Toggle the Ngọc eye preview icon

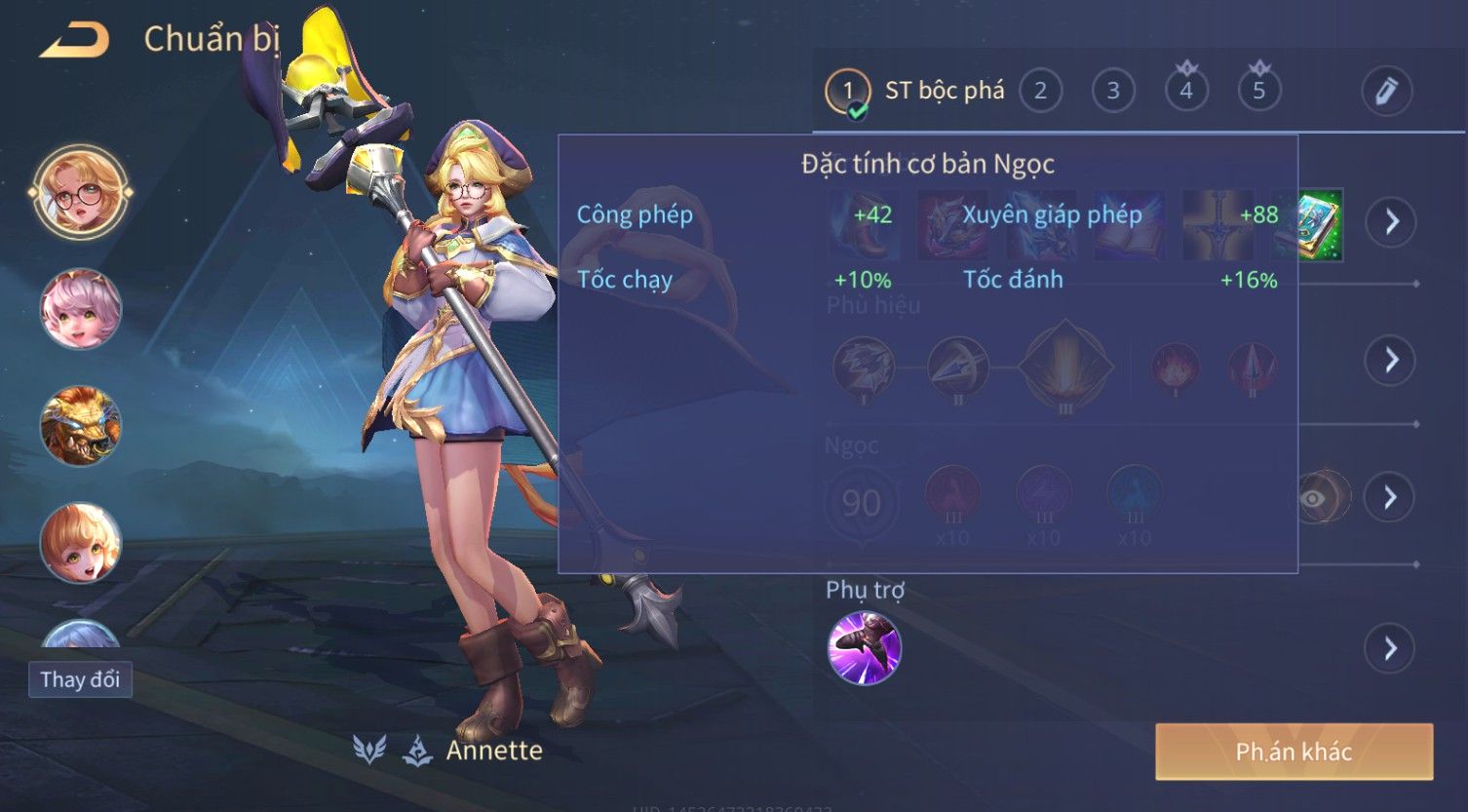[1315, 498]
